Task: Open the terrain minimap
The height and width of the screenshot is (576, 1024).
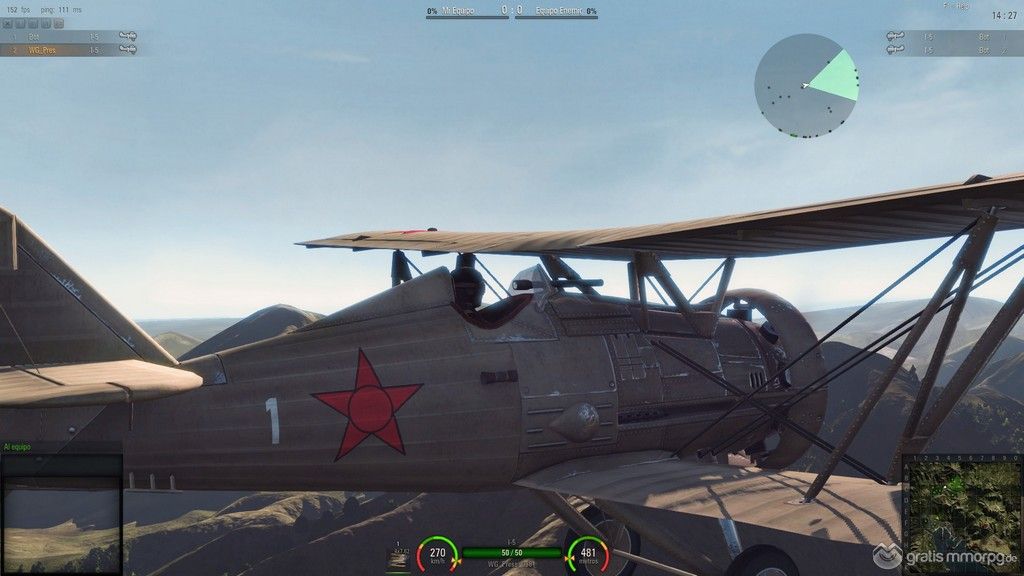Action: point(963,514)
